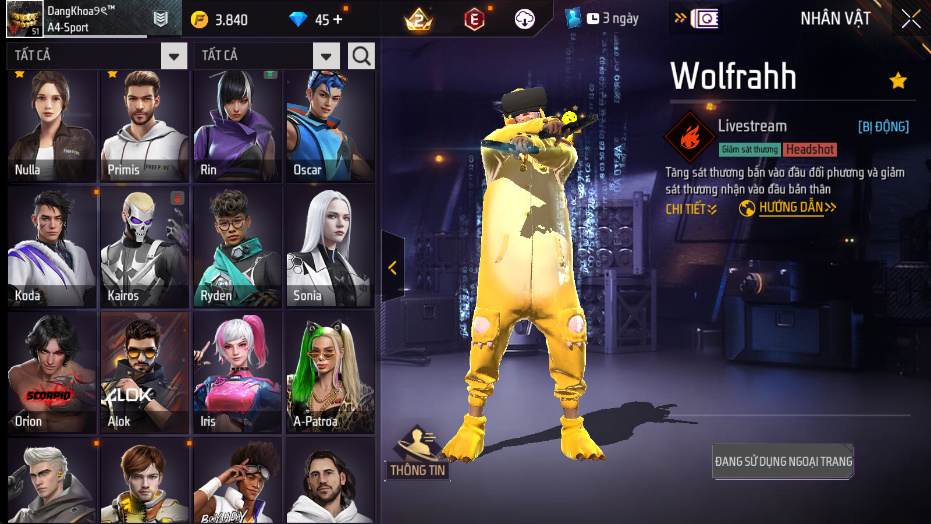Click the Đang Sử Dụng Ngoại Trang button
Screen dimensions: 931x524
(783, 462)
